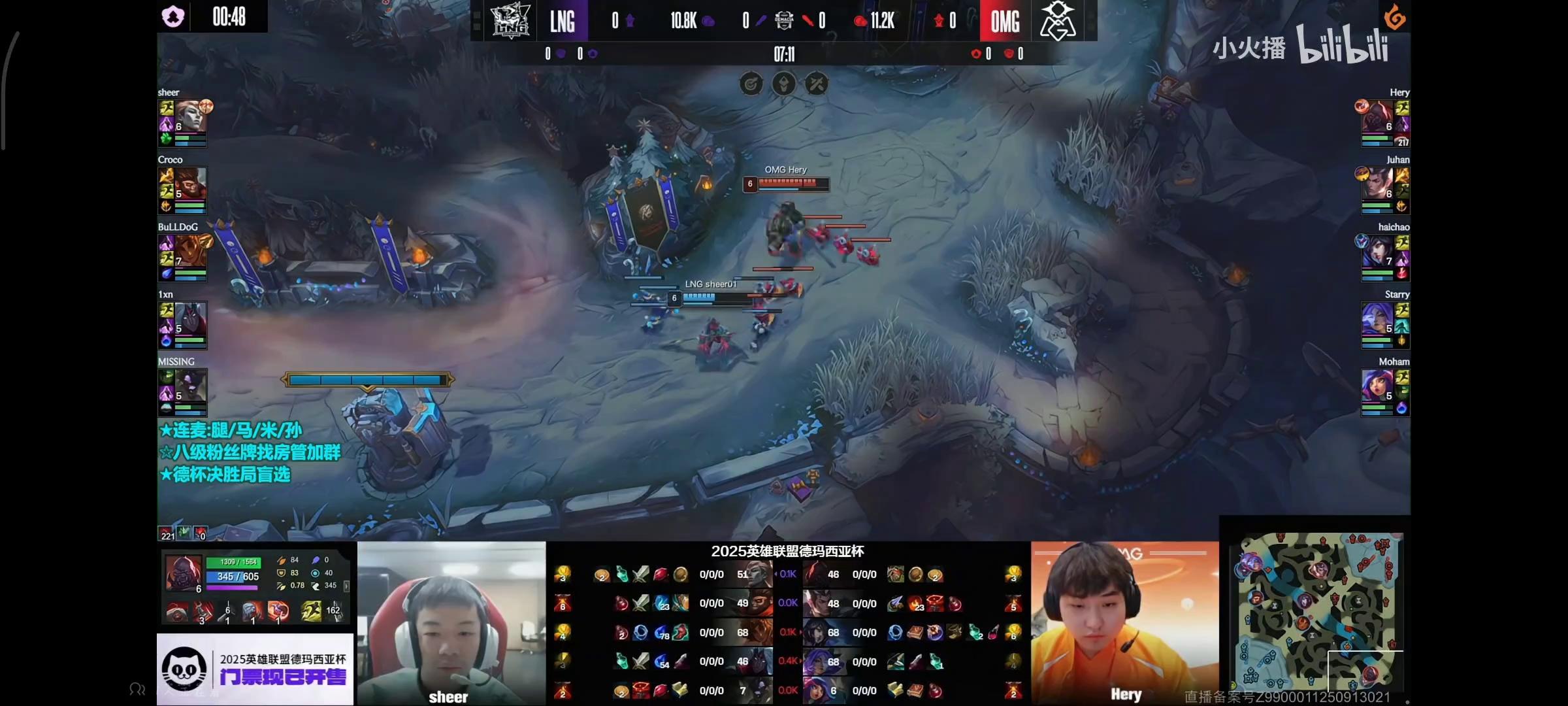
Task: Click the LNG team logo
Action: (510, 20)
